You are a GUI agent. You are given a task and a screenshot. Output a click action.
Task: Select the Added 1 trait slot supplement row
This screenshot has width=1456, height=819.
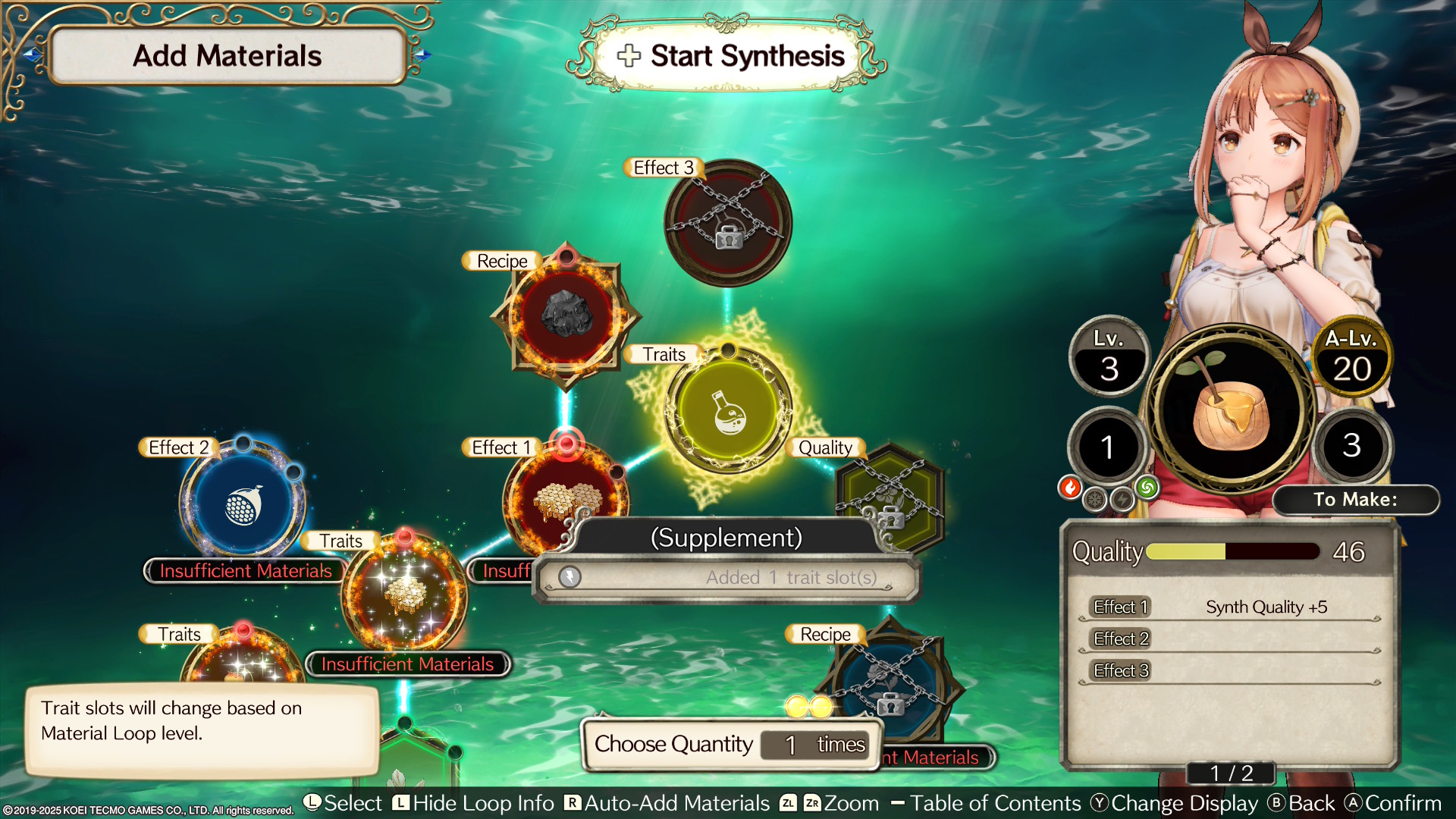point(726,578)
